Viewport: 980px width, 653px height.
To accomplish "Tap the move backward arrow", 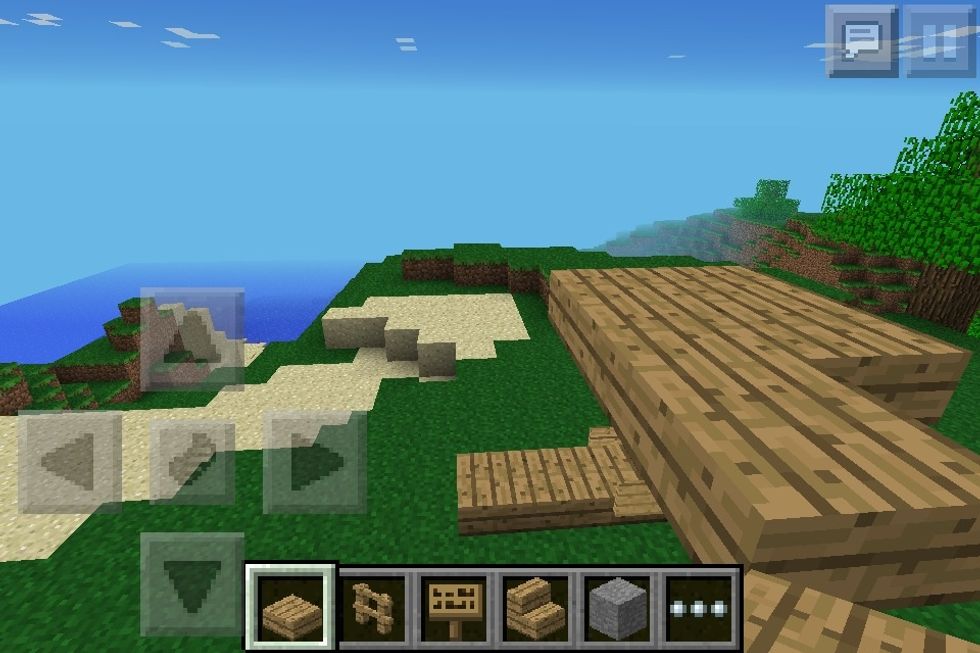I will click(192, 584).
